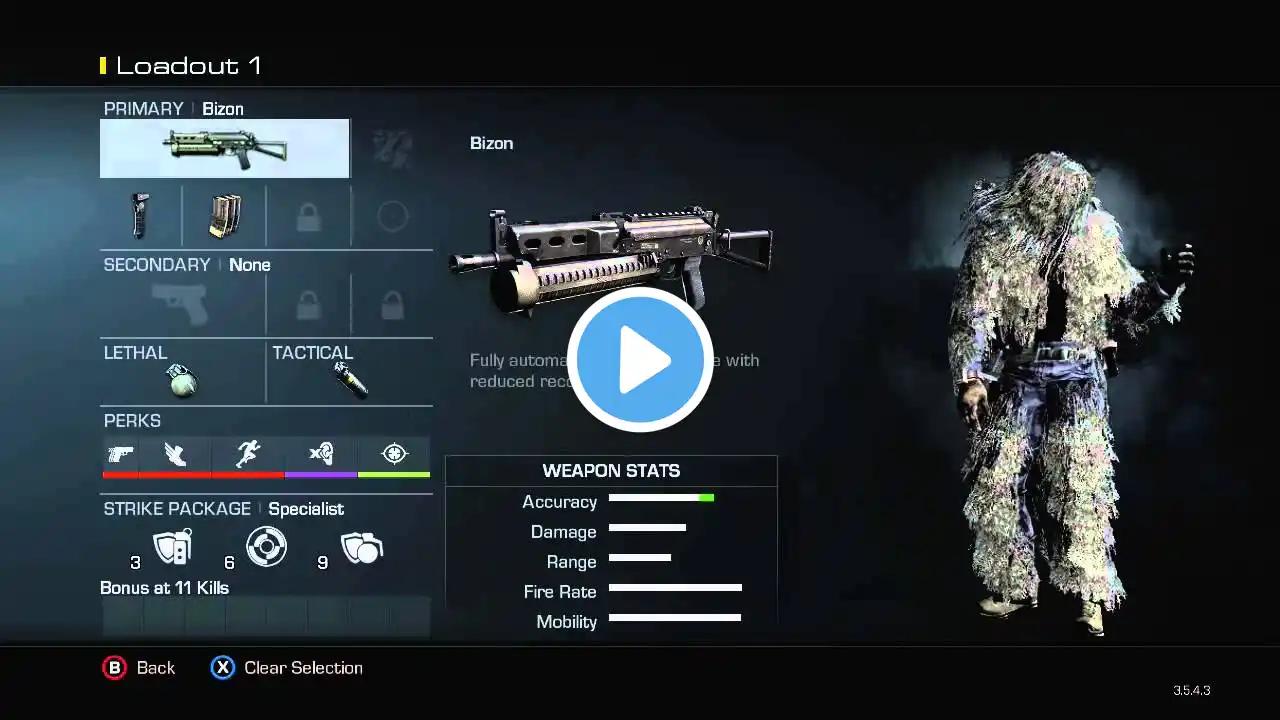Open the tactical grenade slot
1280x720 pixels.
[x=350, y=379]
